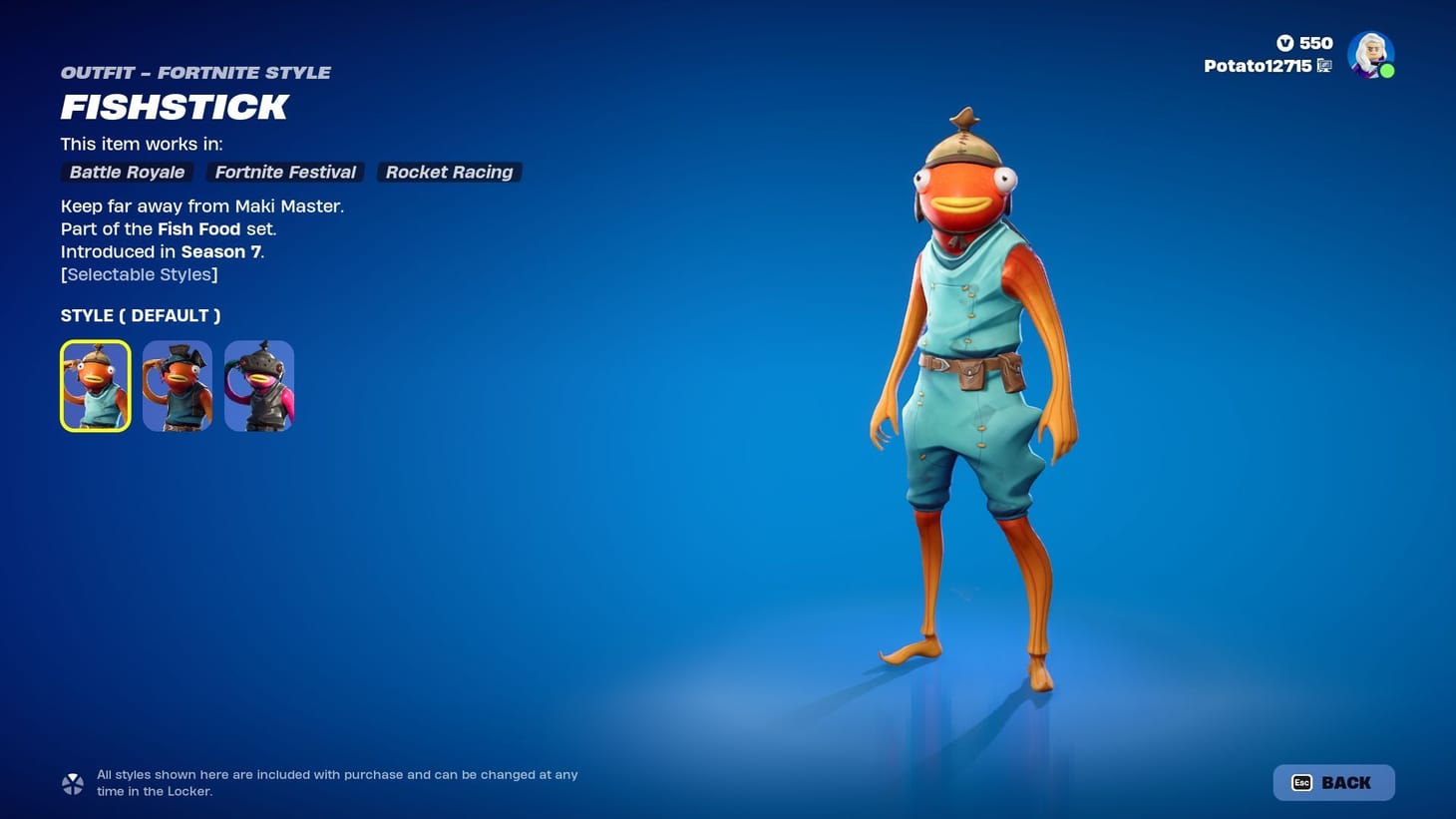Select the Rocket Racing tag
The height and width of the screenshot is (819, 1456).
pos(449,172)
